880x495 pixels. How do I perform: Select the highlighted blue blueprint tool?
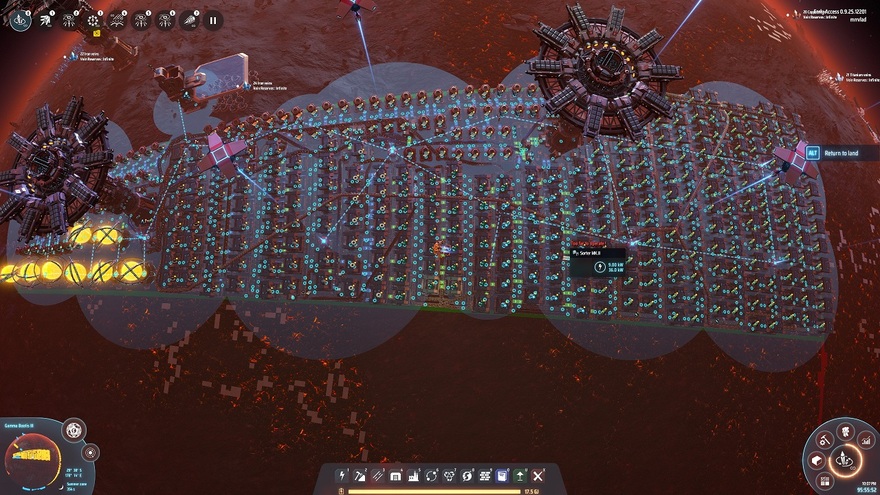(x=503, y=476)
